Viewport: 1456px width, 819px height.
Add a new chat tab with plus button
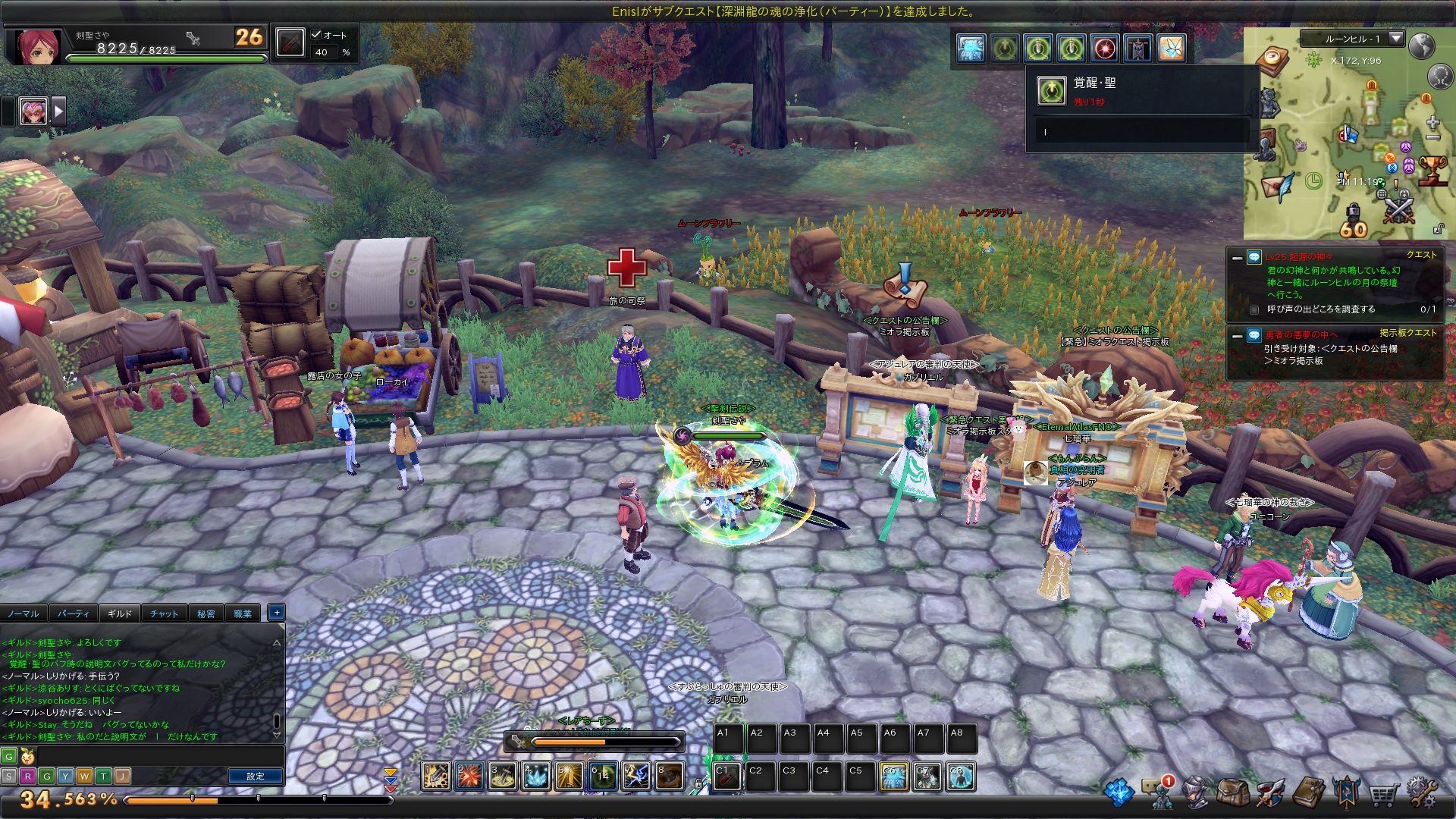[276, 612]
